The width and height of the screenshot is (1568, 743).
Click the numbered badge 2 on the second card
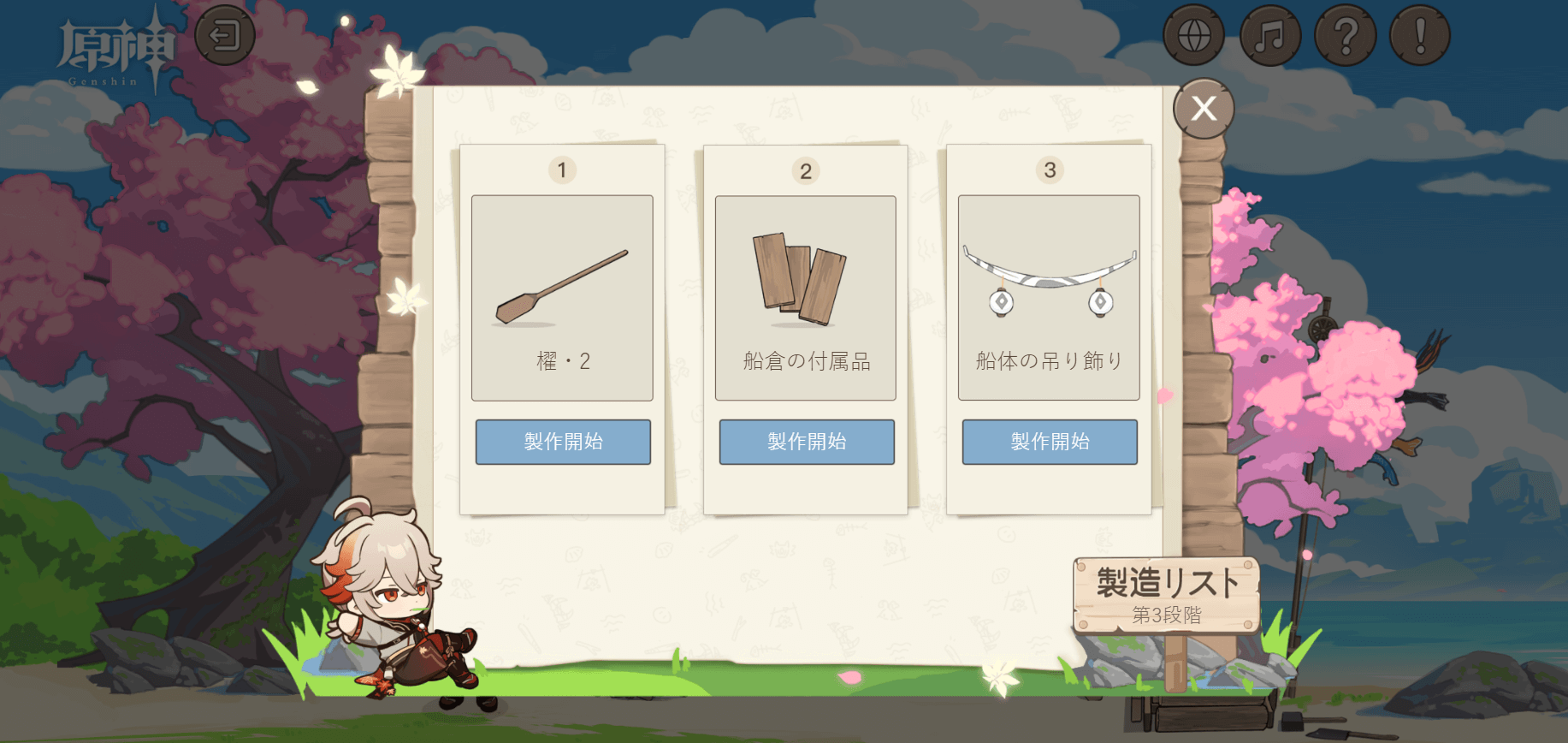[x=805, y=169]
